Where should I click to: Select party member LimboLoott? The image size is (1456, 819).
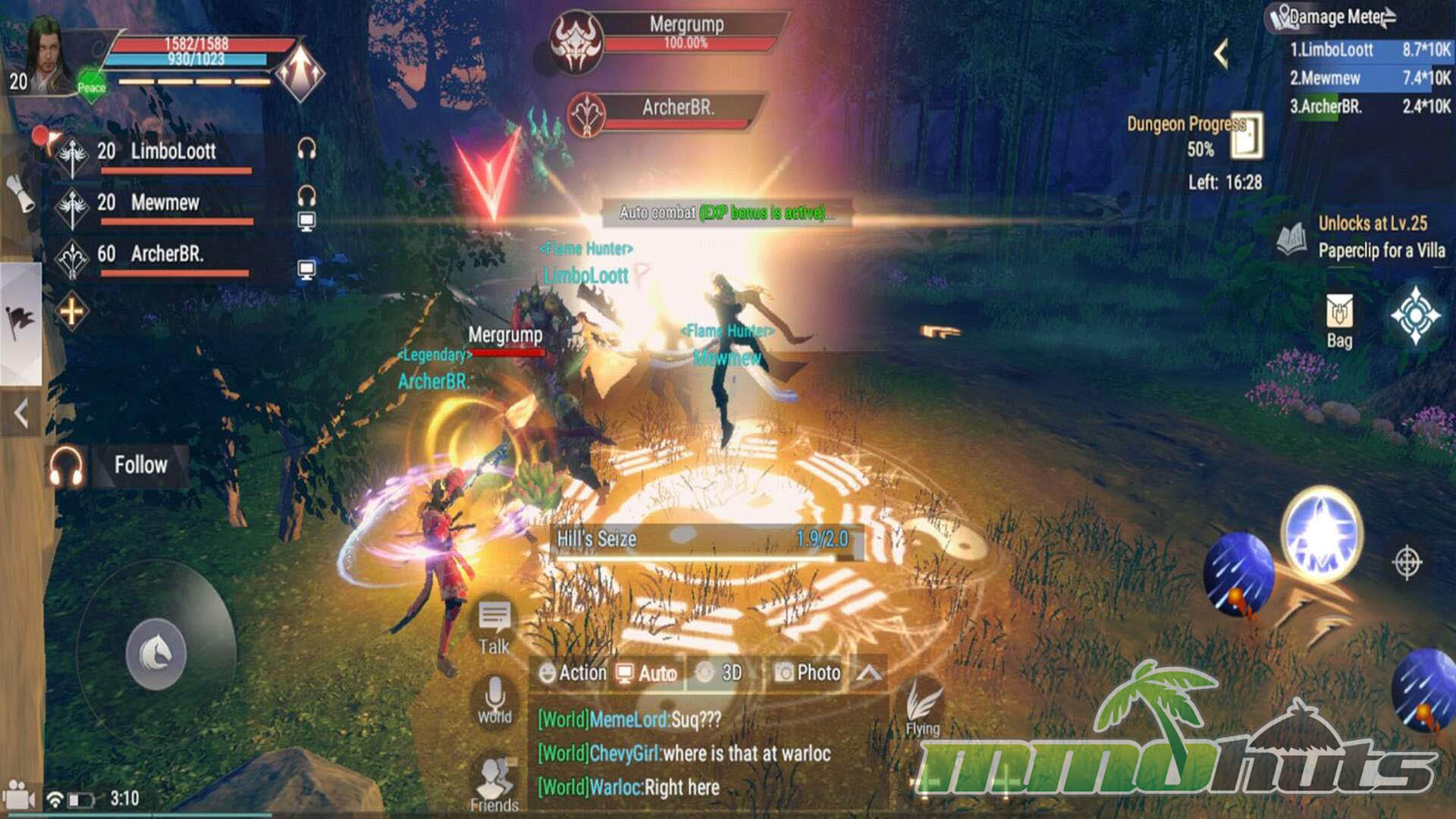point(173,152)
